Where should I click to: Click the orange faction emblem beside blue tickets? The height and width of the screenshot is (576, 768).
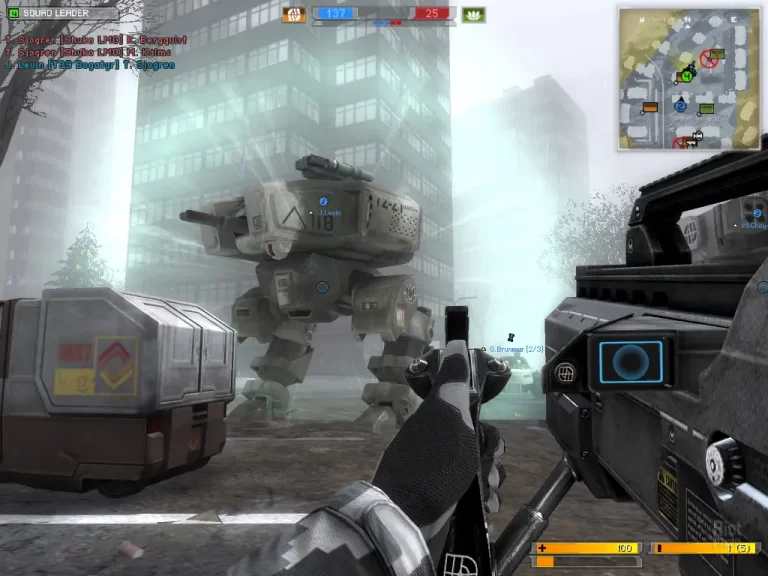pyautogui.click(x=295, y=14)
